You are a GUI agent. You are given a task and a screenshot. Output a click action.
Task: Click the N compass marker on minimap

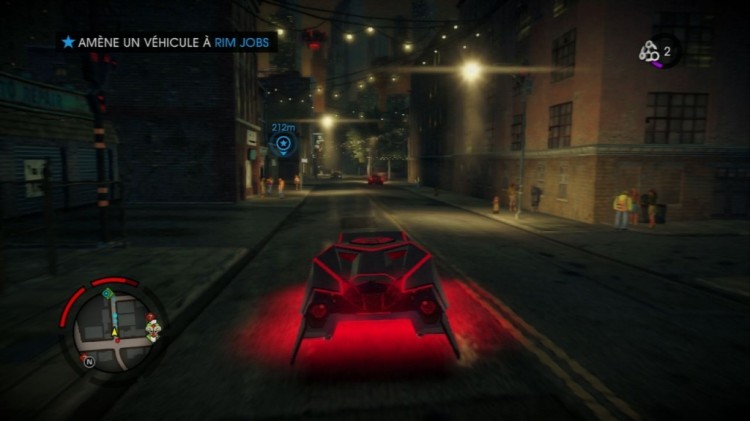click(89, 362)
